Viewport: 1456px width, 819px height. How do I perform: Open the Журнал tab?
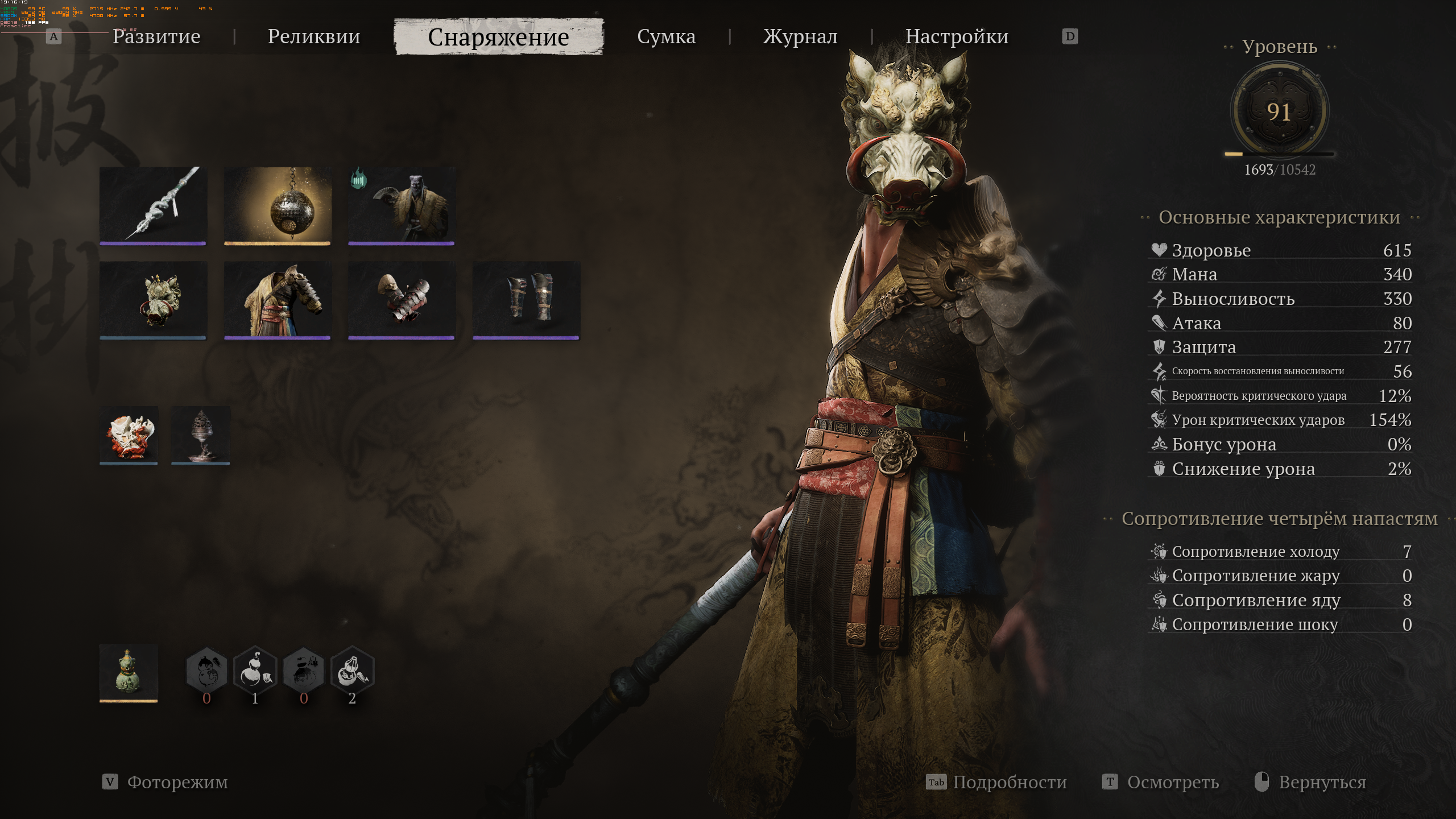tap(800, 36)
